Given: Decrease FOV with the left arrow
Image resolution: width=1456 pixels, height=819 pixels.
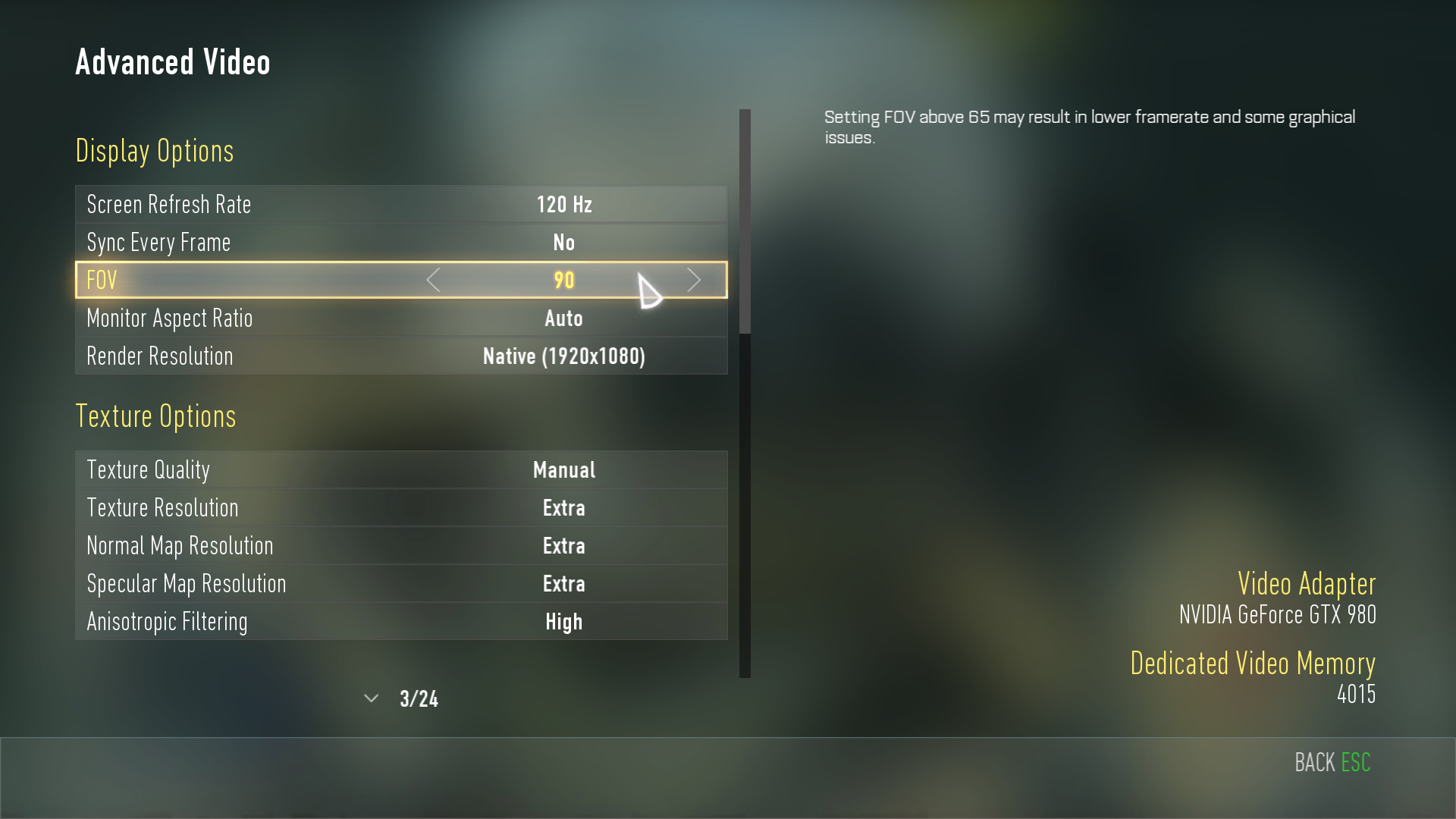Looking at the screenshot, I should 433,280.
